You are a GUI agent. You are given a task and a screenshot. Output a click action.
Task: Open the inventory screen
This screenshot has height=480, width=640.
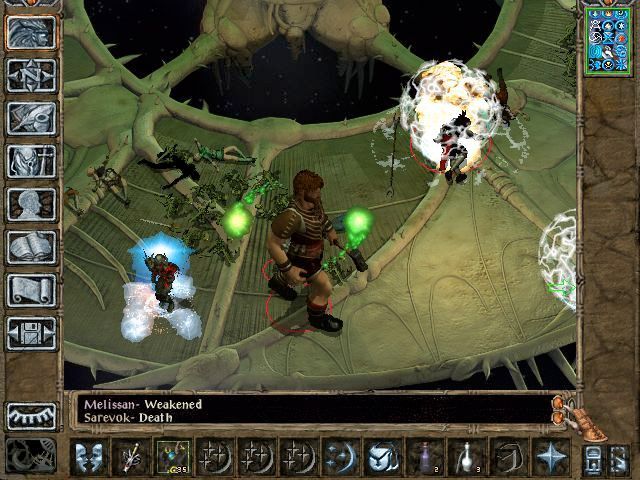tap(31, 160)
